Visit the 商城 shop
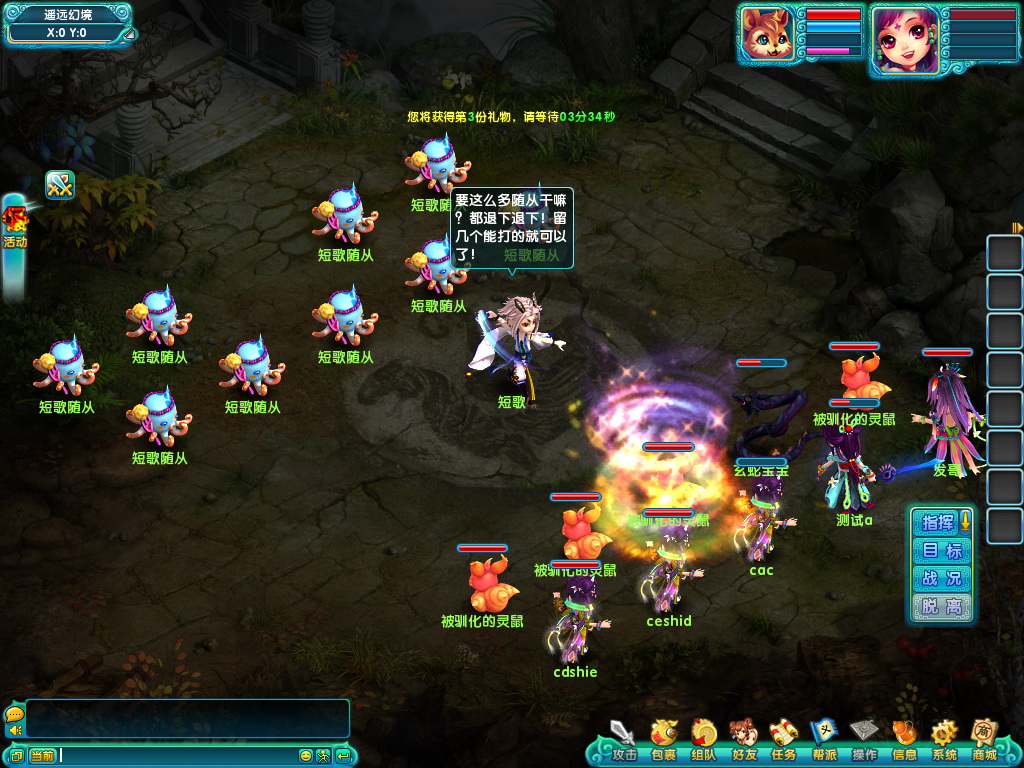This screenshot has width=1024, height=768. pos(984,740)
